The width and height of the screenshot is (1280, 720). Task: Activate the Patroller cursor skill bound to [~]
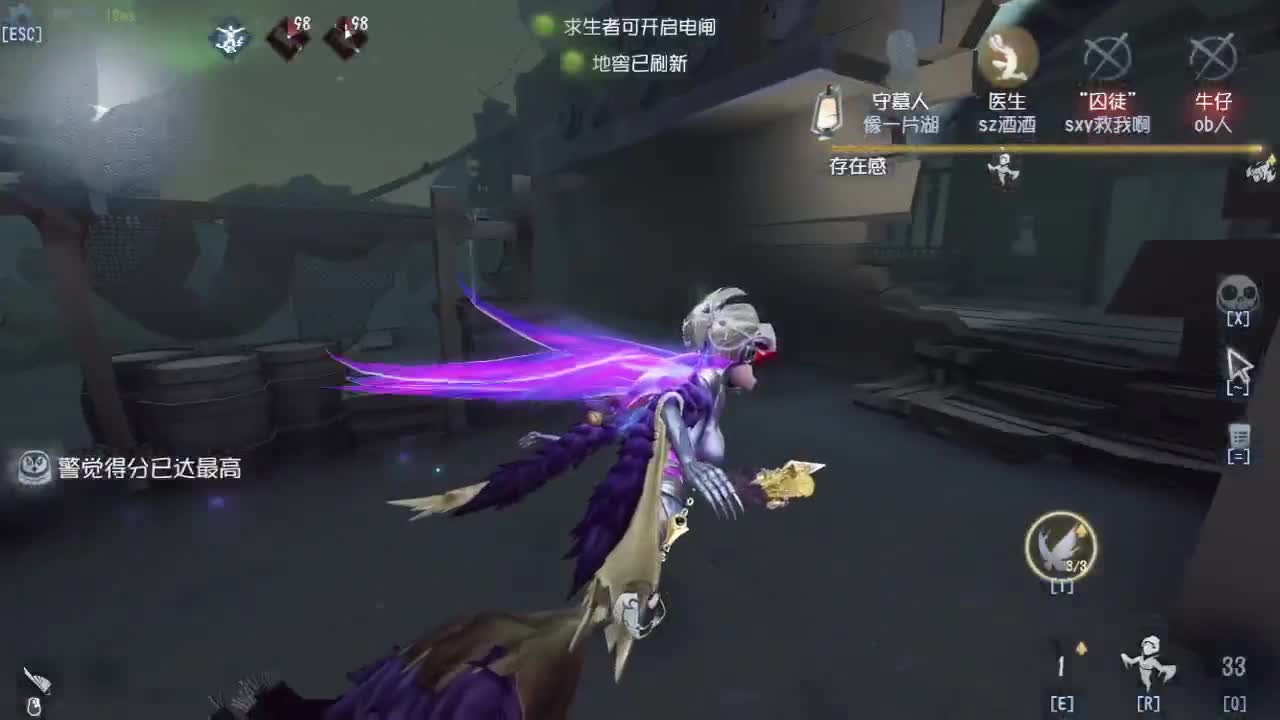1240,365
